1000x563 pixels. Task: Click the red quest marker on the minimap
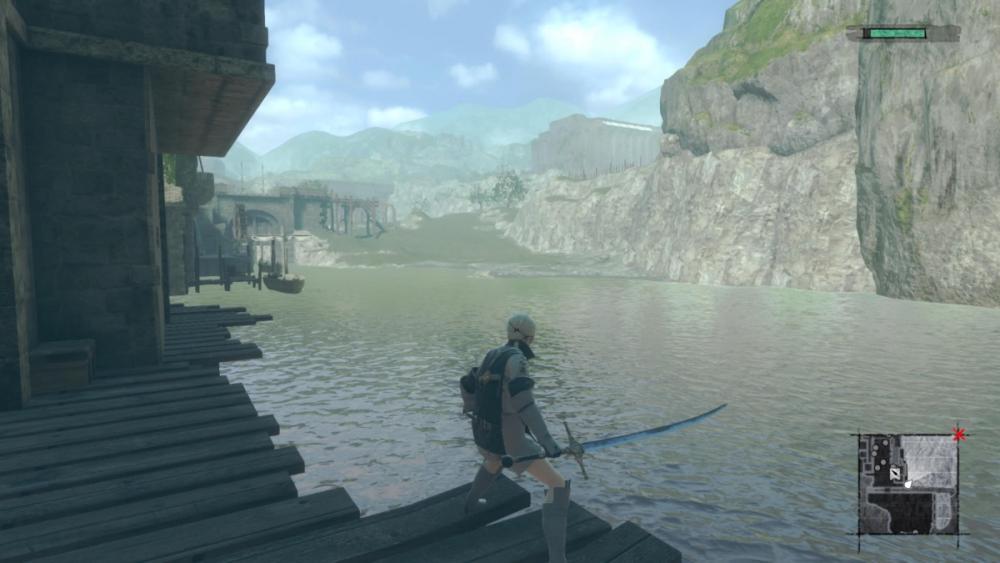(960, 434)
